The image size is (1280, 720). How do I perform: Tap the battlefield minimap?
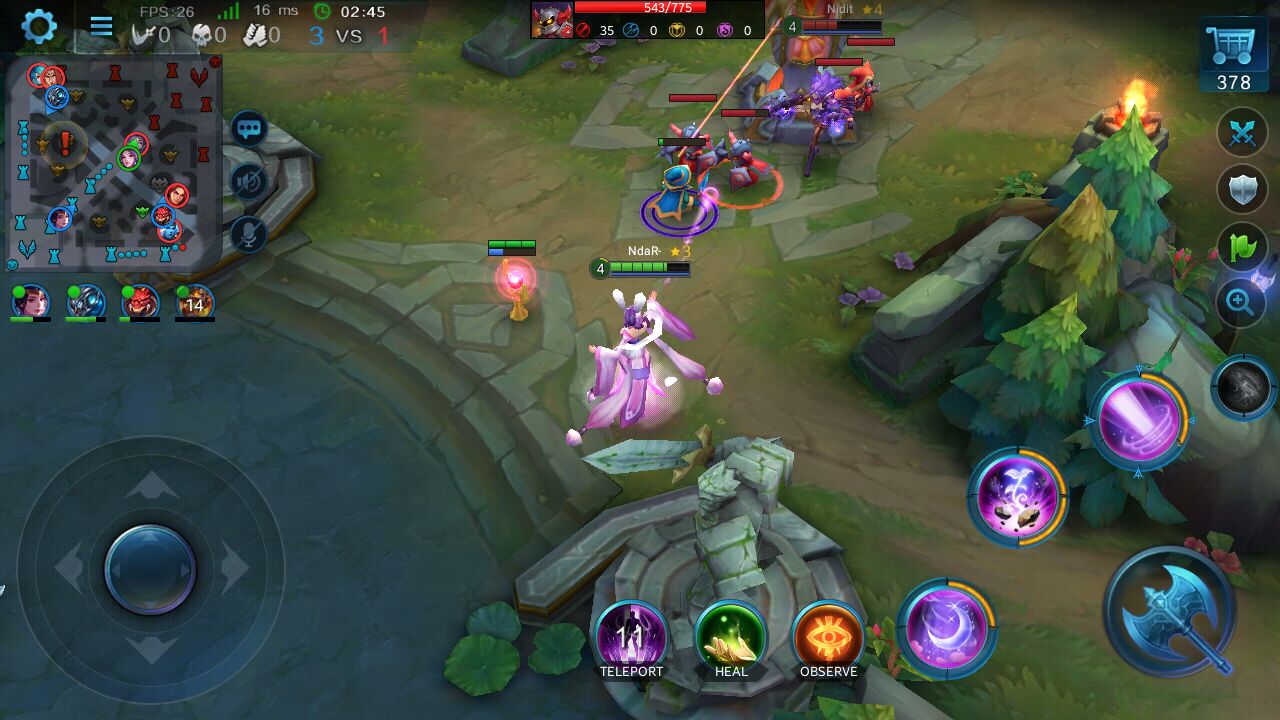[113, 162]
